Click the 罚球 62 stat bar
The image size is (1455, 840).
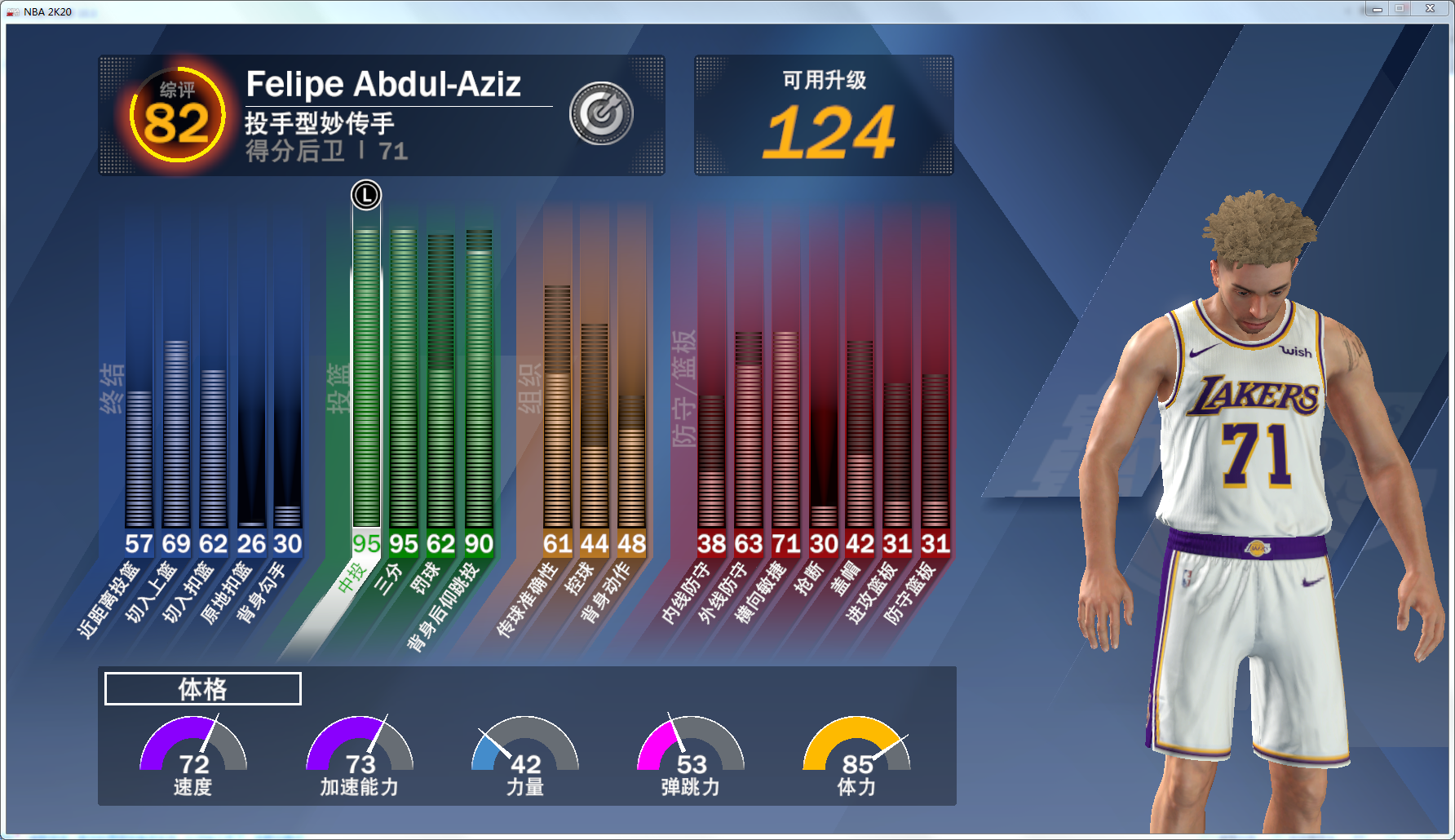(440, 383)
